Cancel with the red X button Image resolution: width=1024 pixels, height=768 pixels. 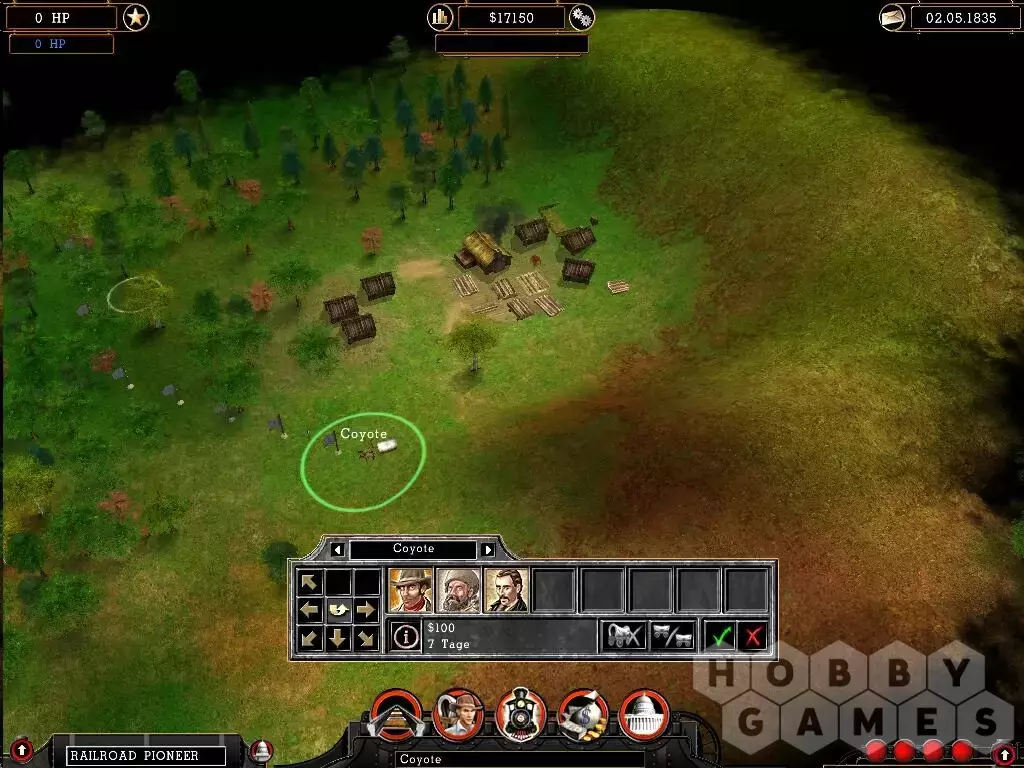753,636
